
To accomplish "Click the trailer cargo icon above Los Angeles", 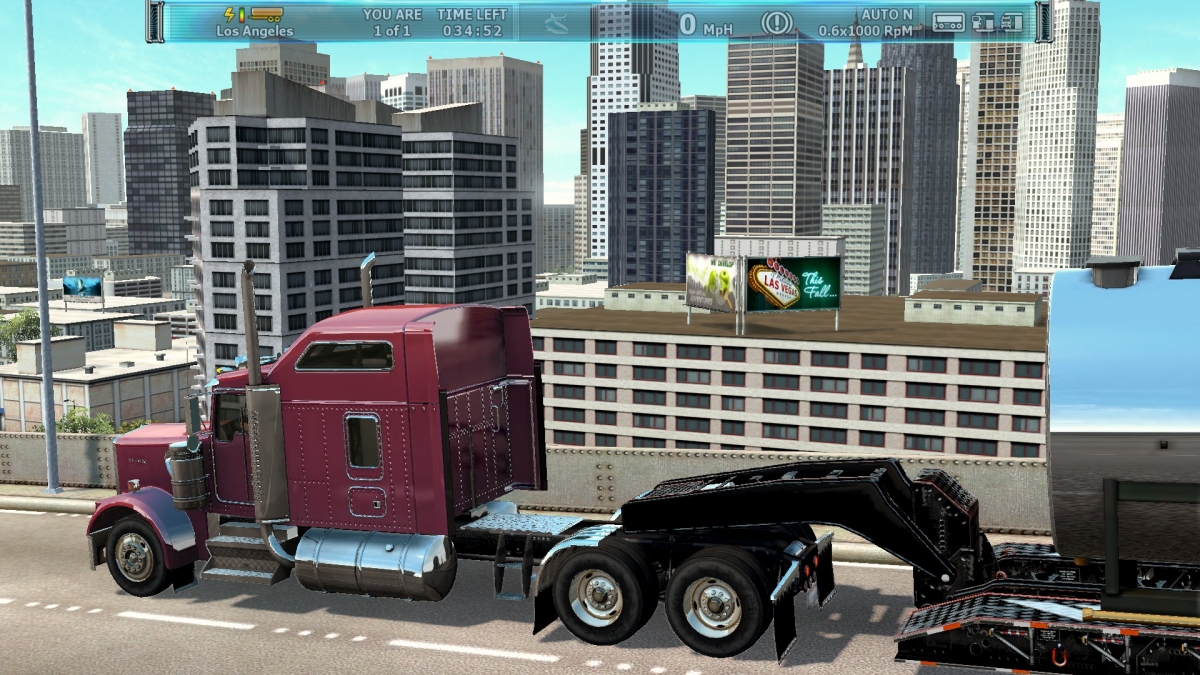I will (x=267, y=14).
